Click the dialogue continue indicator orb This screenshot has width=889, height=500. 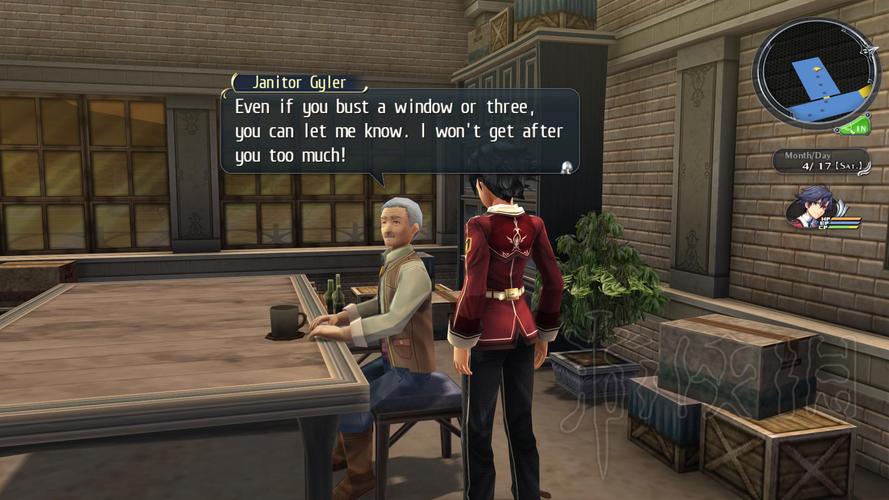click(566, 166)
